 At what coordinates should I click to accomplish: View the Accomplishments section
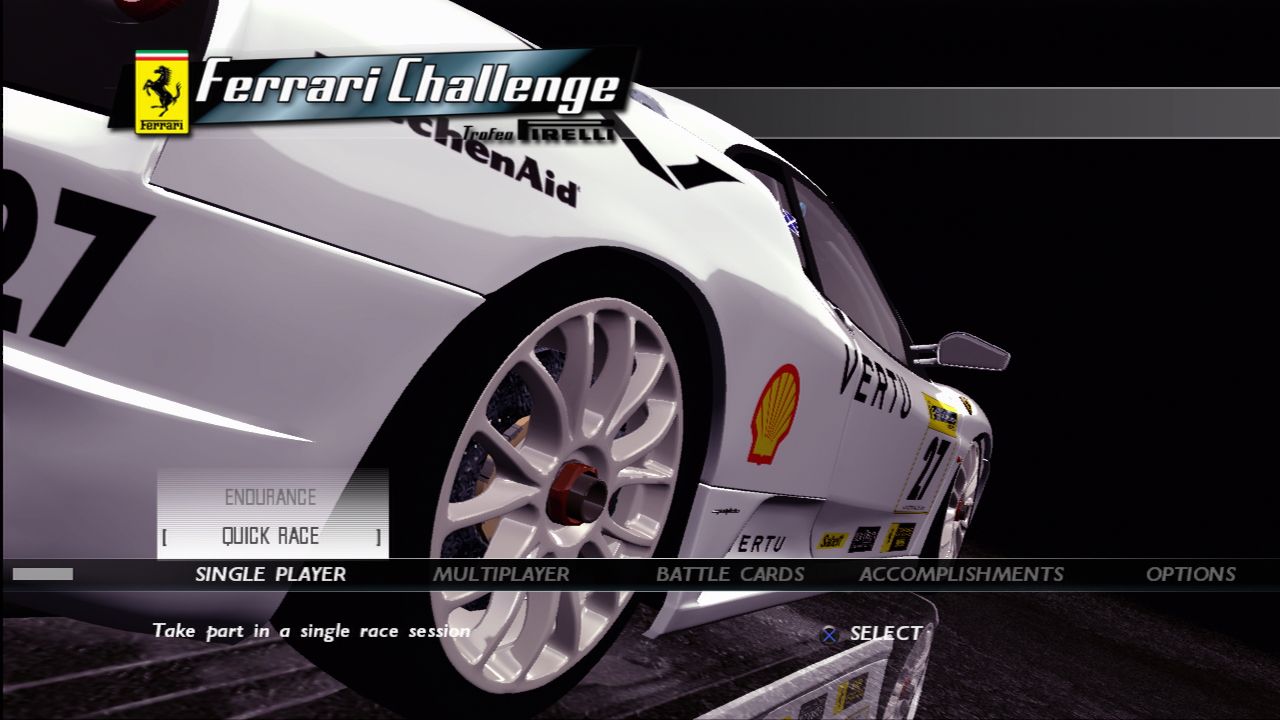961,574
